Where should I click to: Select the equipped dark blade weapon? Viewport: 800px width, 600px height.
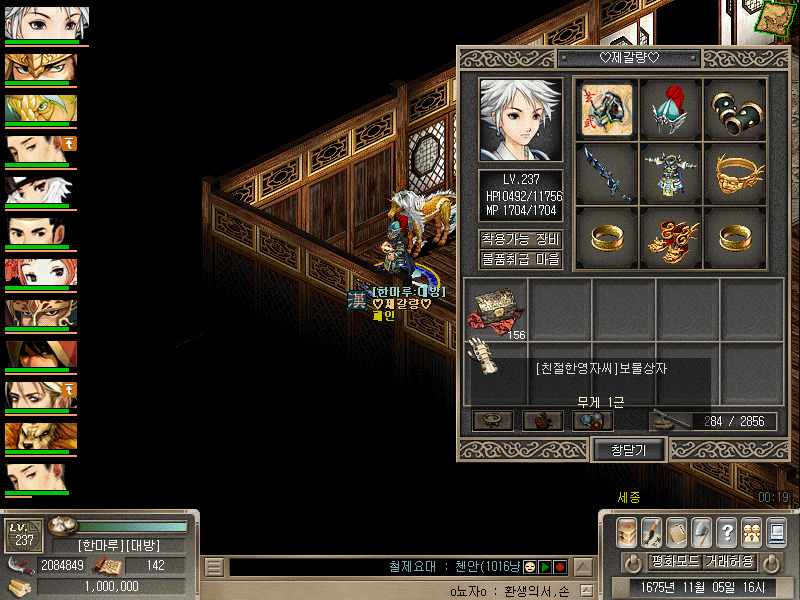pos(607,172)
